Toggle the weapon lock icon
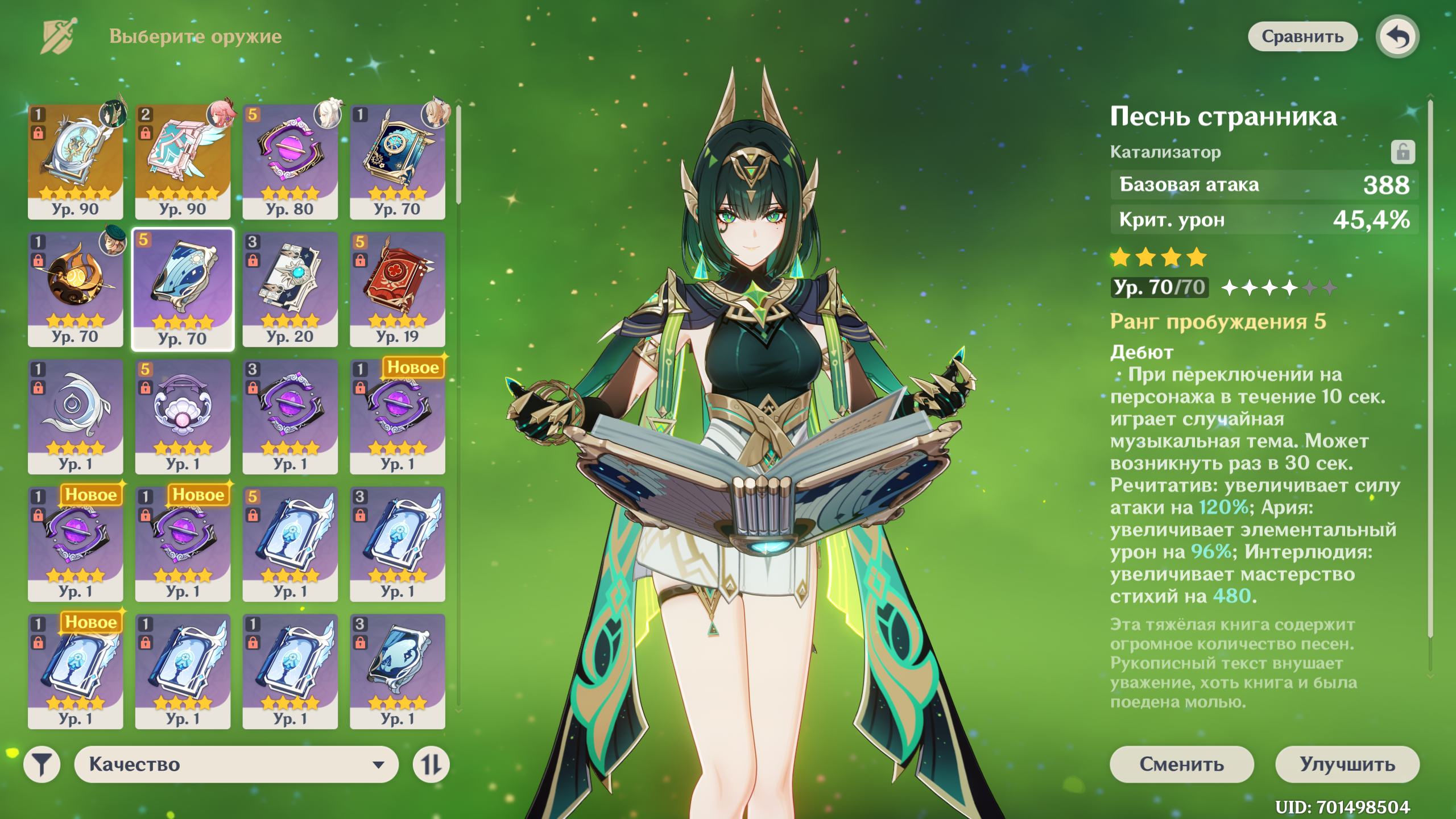 click(1403, 152)
